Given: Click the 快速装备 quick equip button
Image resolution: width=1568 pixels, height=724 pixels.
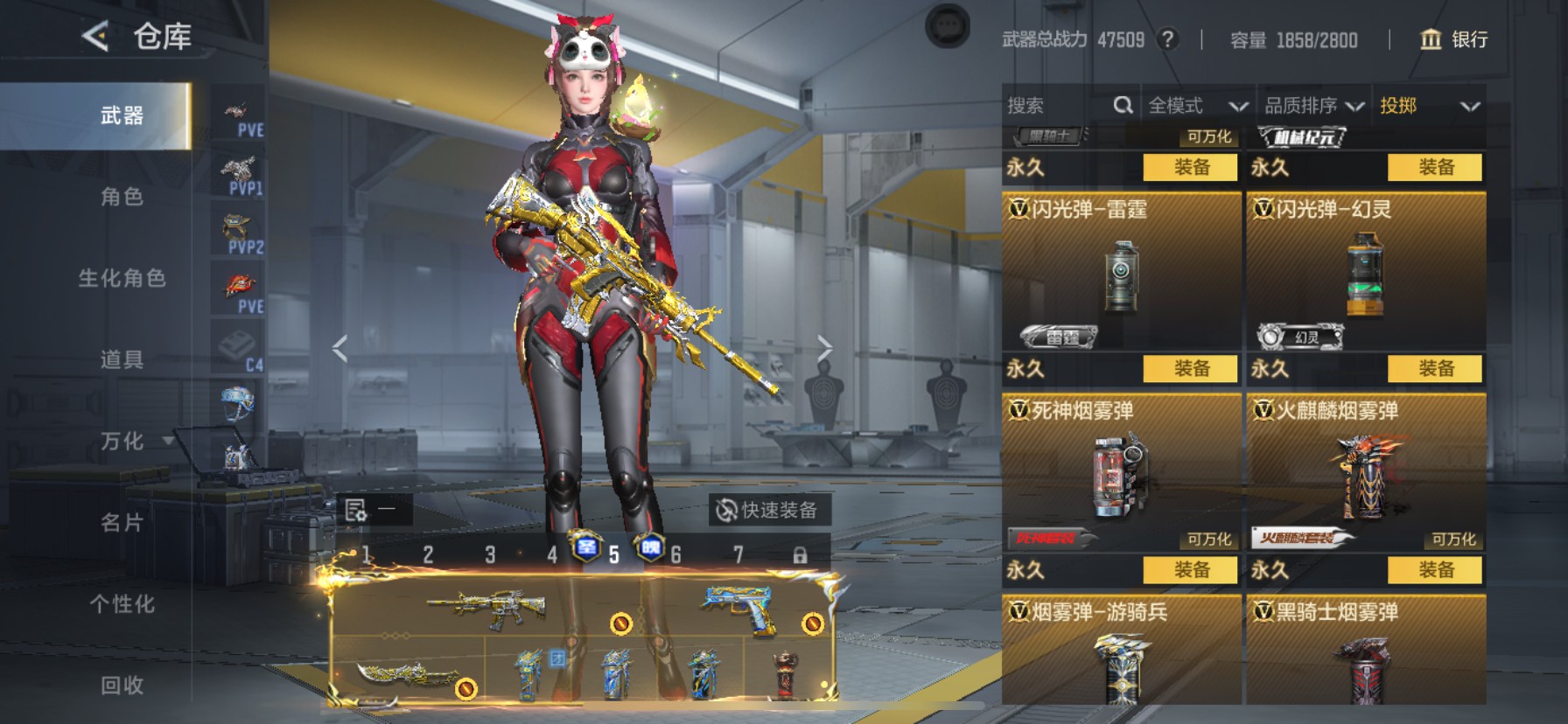Looking at the screenshot, I should point(767,510).
